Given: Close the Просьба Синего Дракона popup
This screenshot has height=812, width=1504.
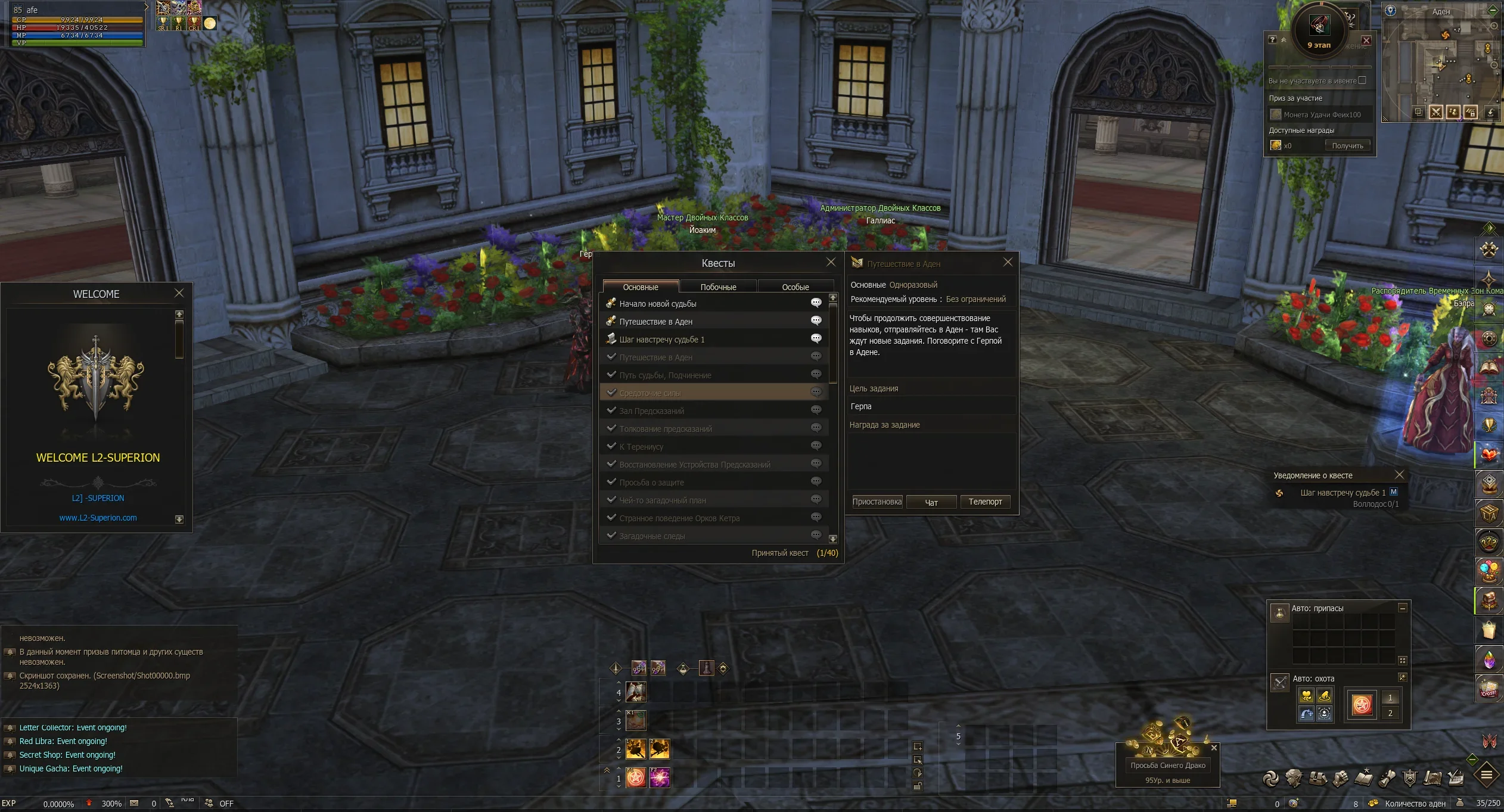Looking at the screenshot, I should coord(1214,748).
